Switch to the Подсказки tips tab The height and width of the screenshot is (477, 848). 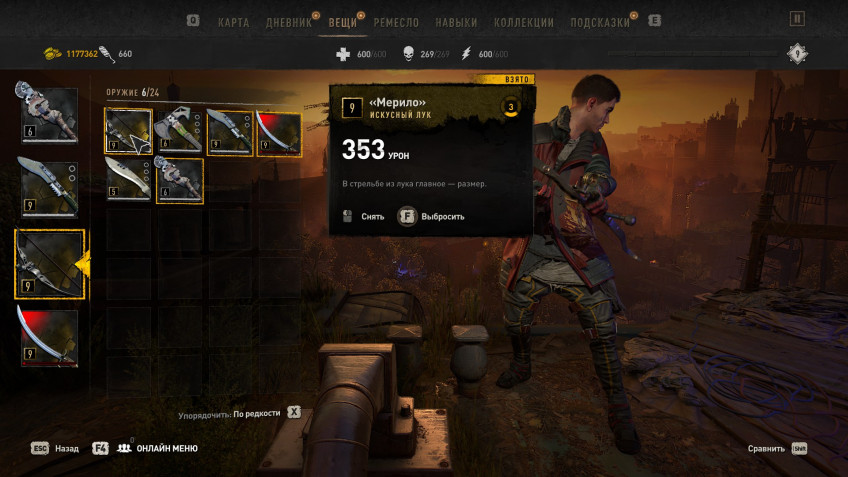pos(600,22)
